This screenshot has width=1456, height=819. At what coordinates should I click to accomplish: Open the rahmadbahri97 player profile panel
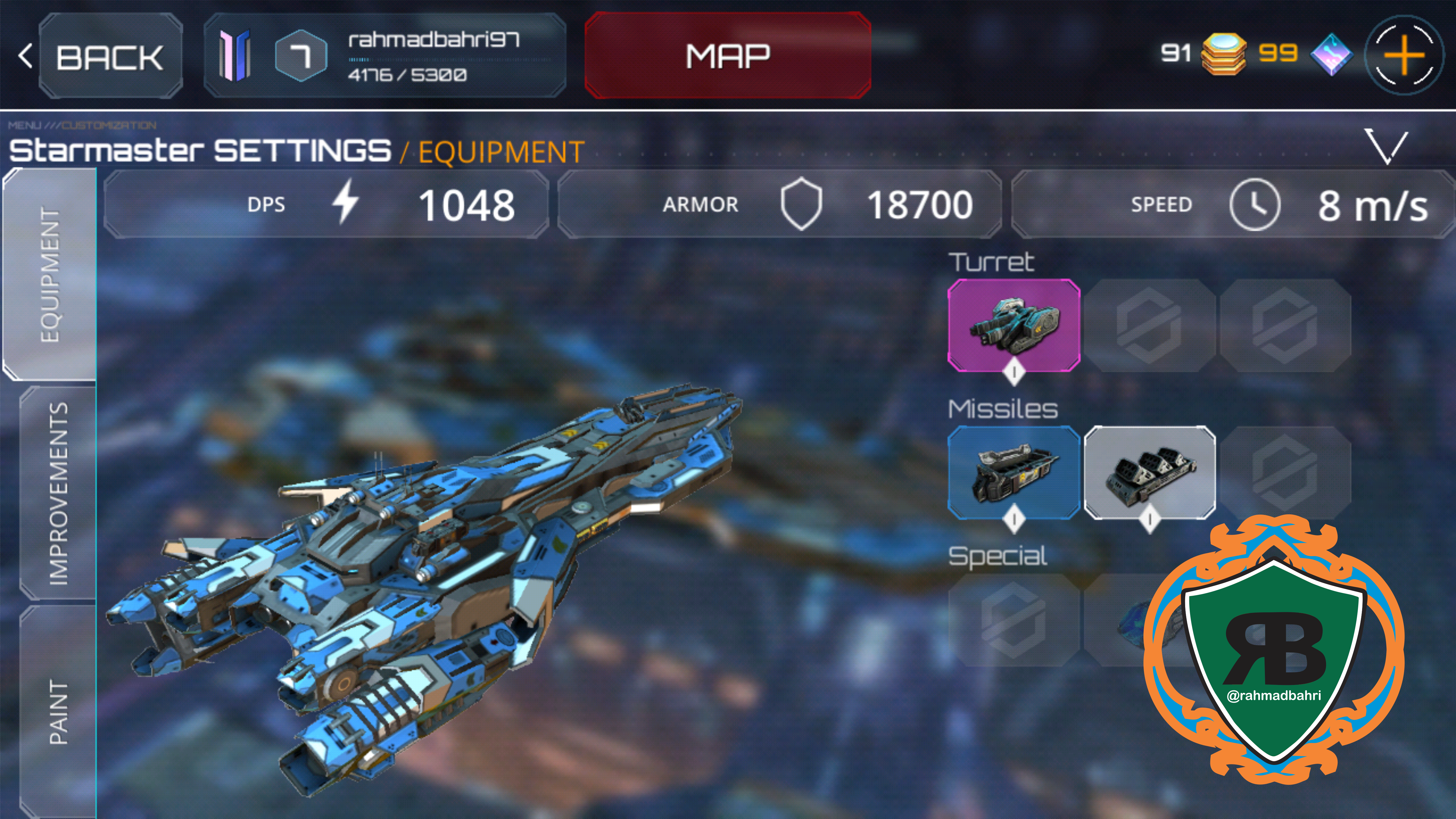pyautogui.click(x=385, y=55)
